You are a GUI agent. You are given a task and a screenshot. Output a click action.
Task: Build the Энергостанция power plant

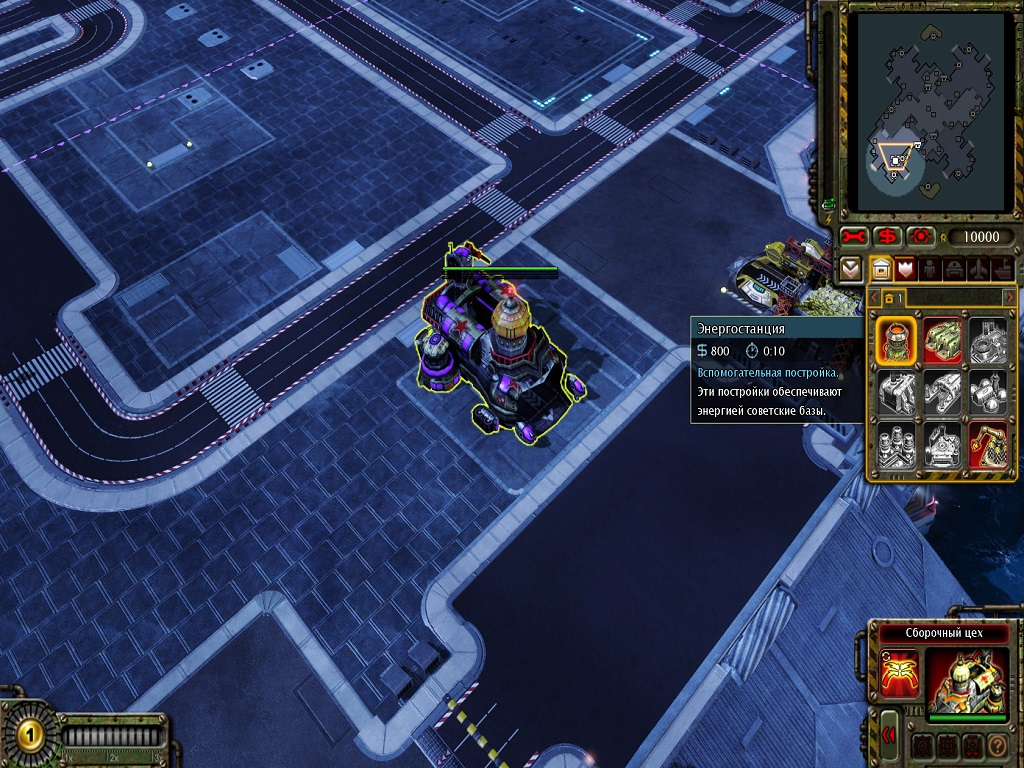point(896,340)
